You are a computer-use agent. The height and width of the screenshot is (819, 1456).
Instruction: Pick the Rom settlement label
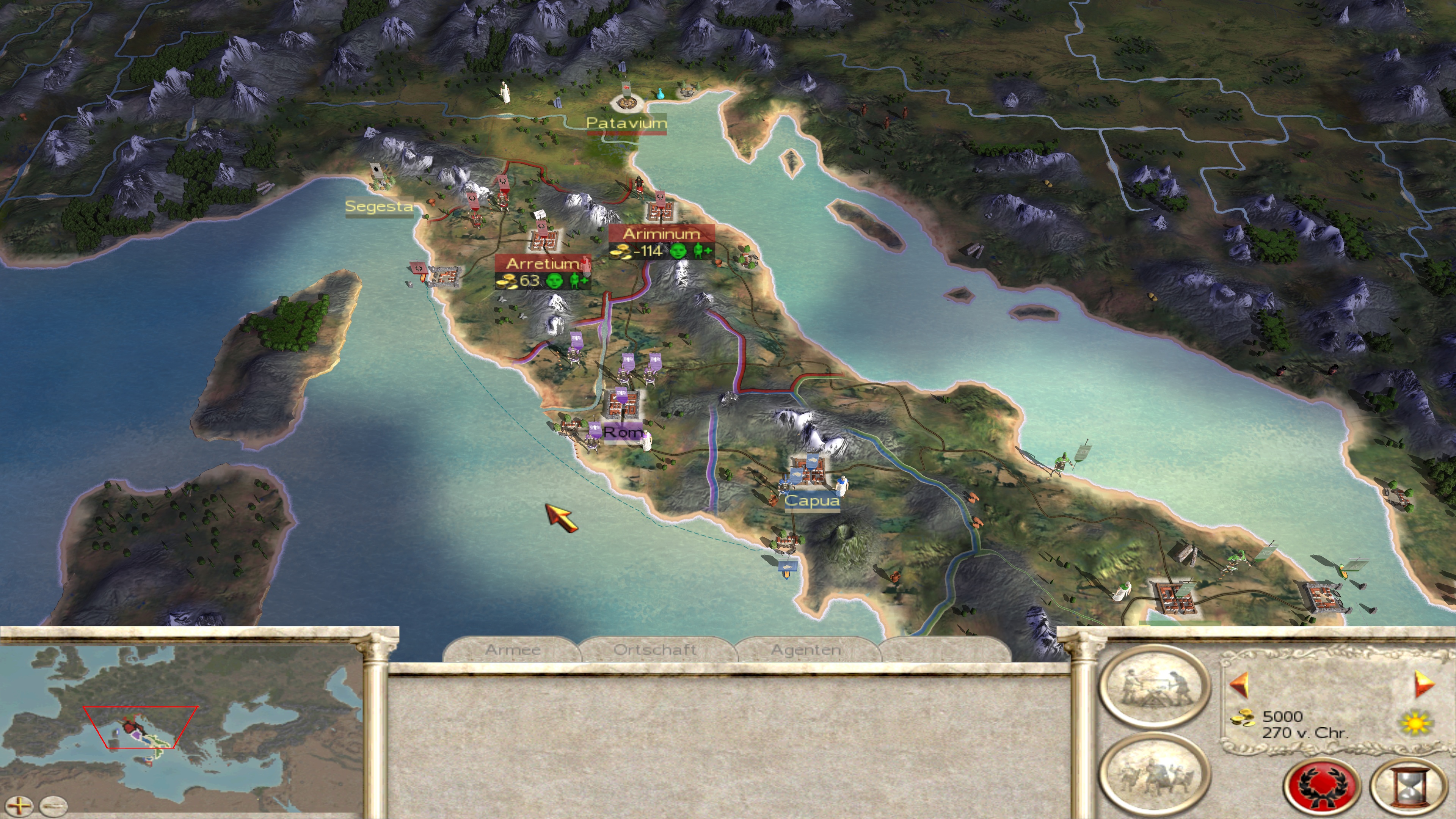click(622, 432)
